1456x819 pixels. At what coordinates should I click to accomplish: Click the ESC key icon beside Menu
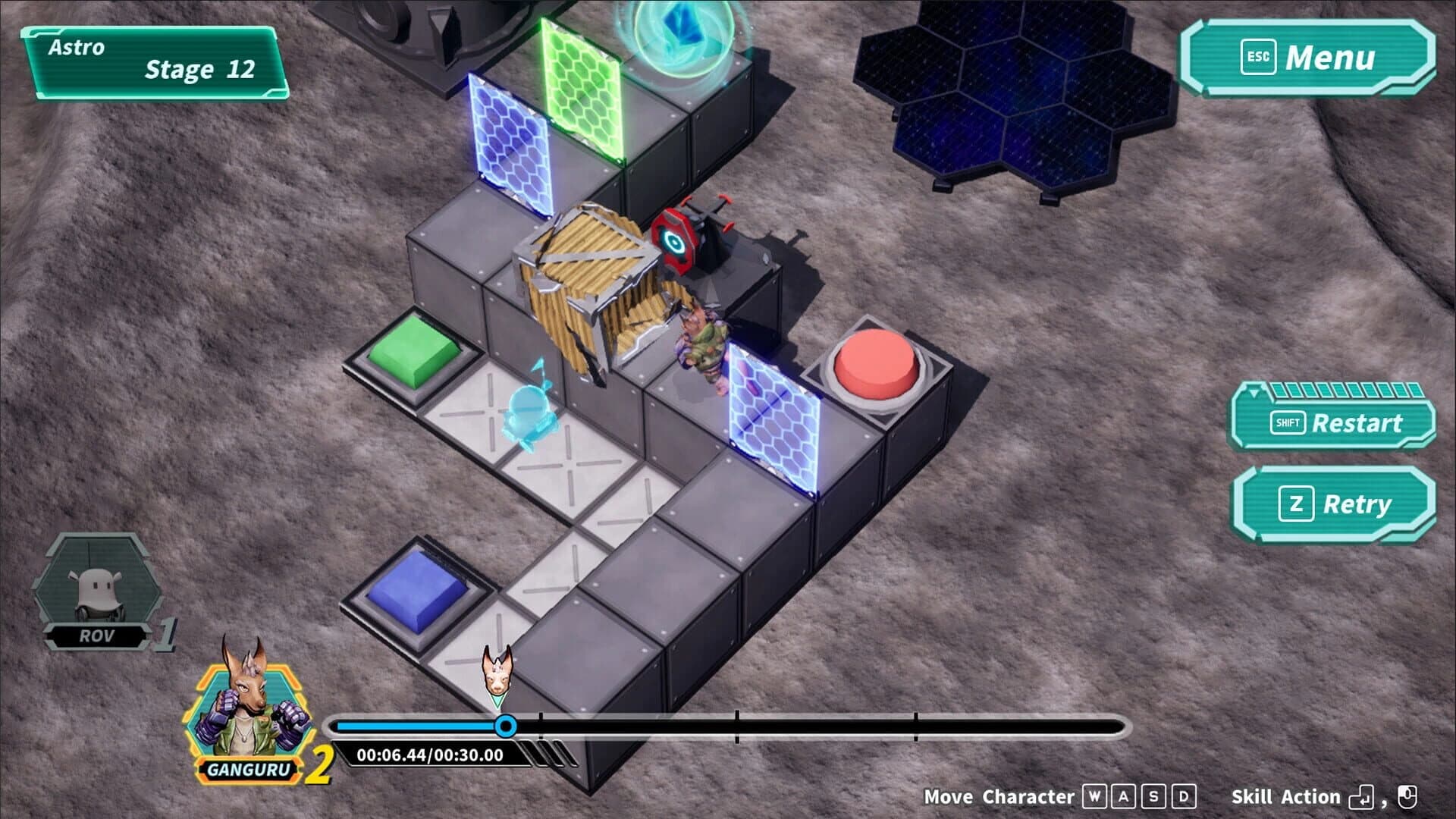point(1257,57)
